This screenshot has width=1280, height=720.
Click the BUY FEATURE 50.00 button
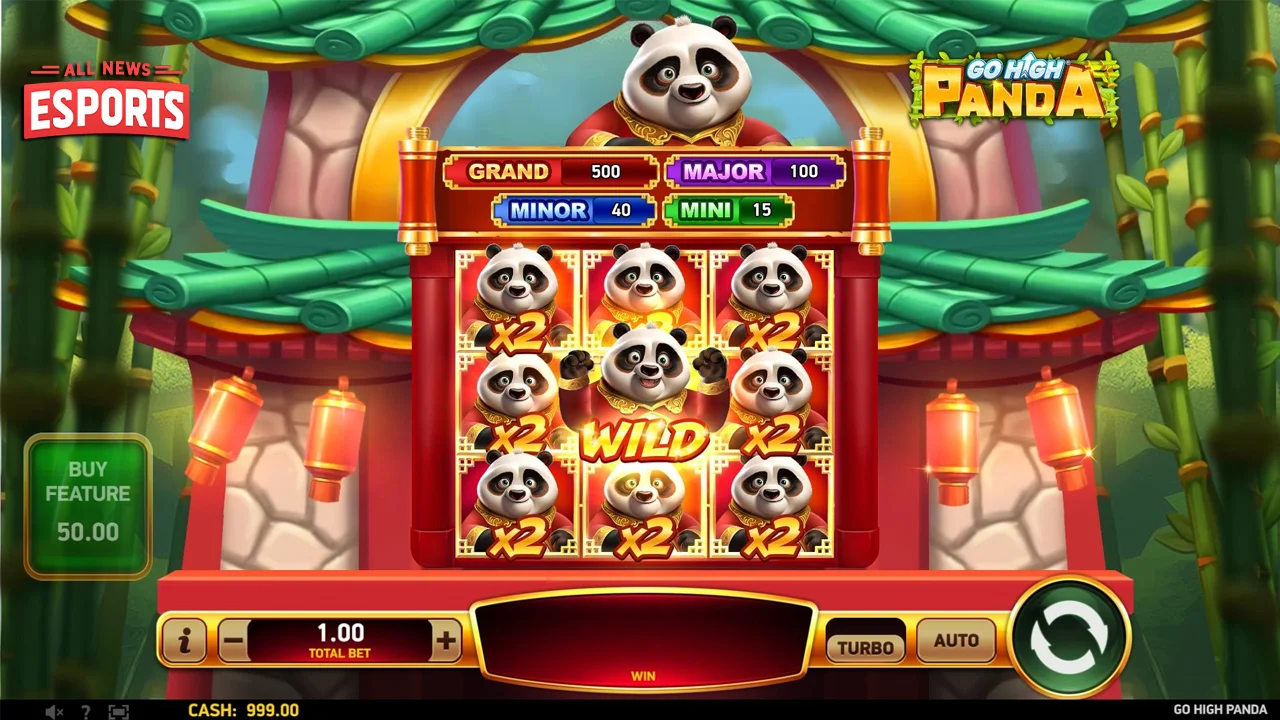coord(88,505)
